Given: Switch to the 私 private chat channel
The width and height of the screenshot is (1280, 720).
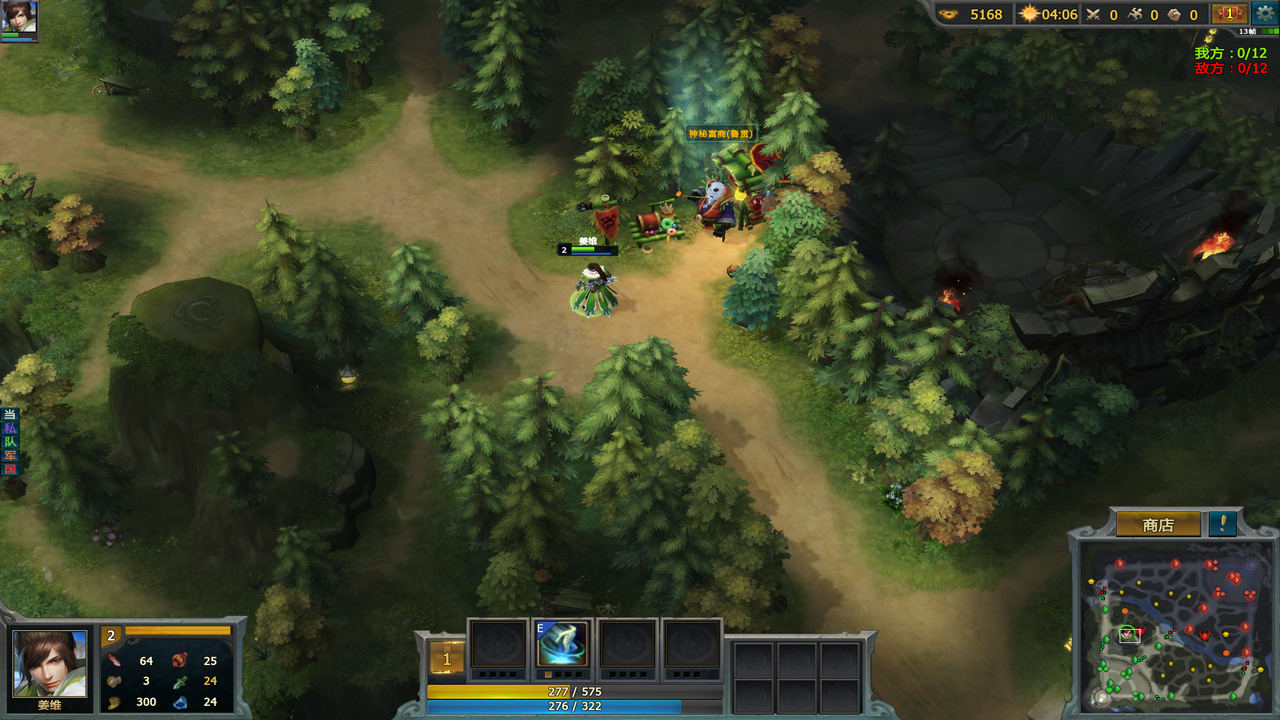Looking at the screenshot, I should tap(10, 428).
